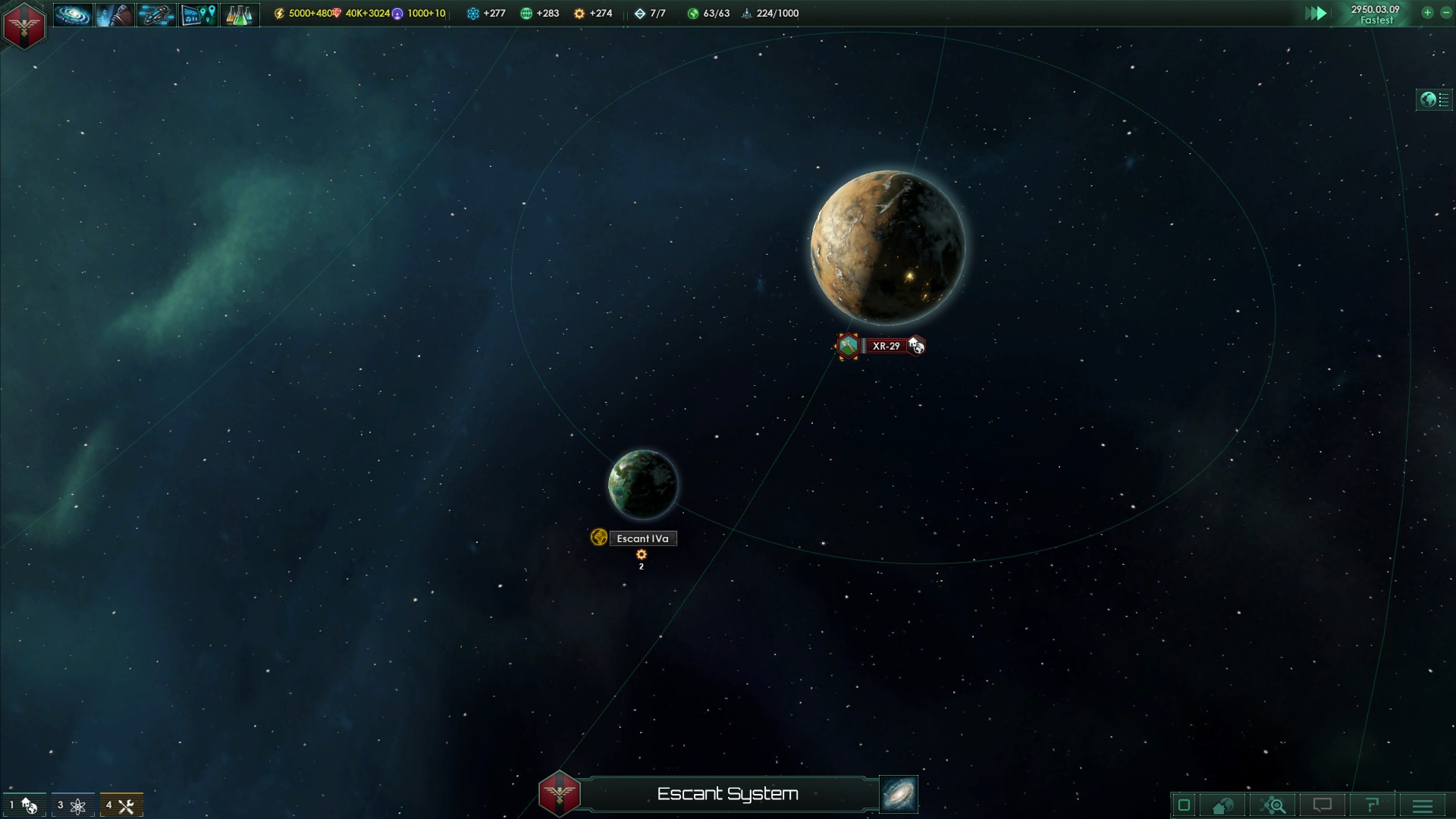Open the ship designer icon
The width and height of the screenshot is (1456, 819).
pyautogui.click(x=156, y=14)
